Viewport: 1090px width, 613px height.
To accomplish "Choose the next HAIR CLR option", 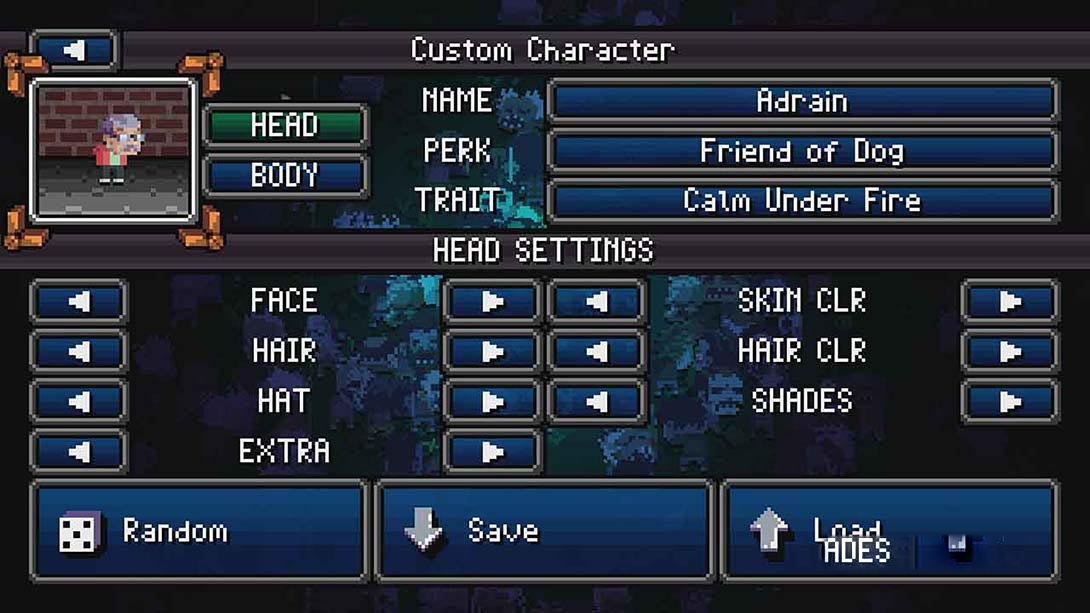I will pos(1009,351).
